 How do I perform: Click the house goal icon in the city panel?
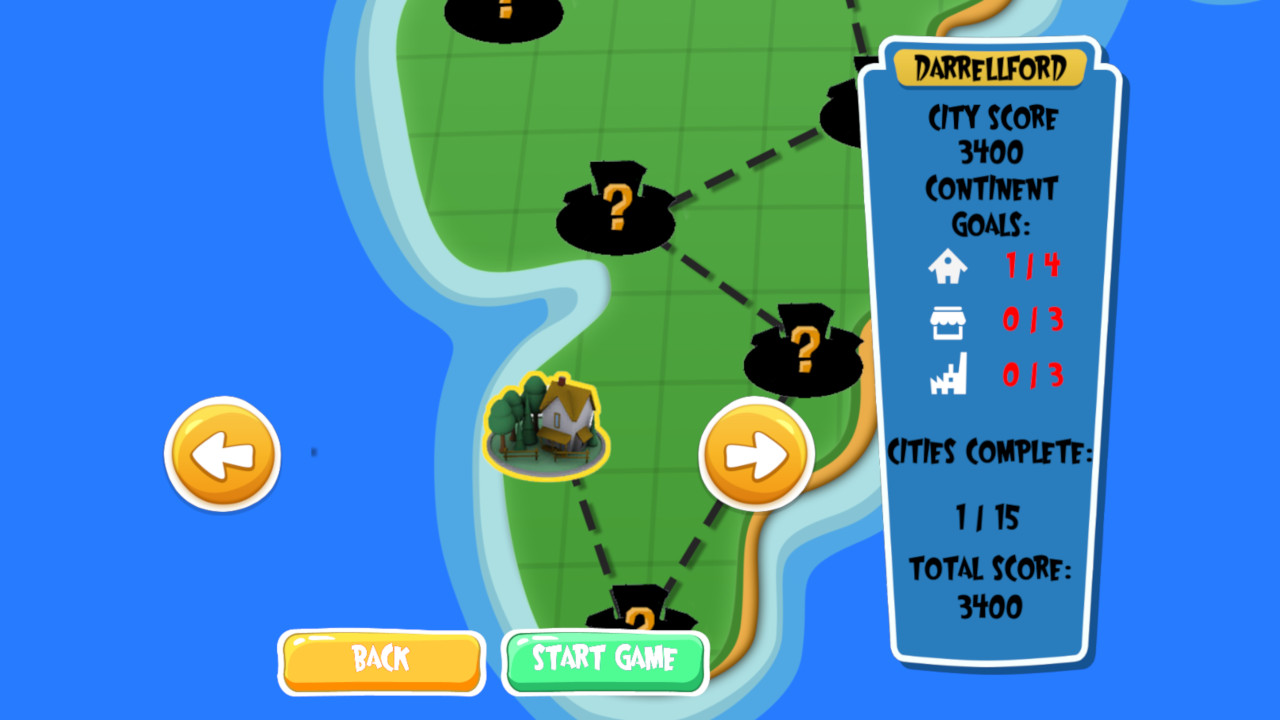coord(948,266)
